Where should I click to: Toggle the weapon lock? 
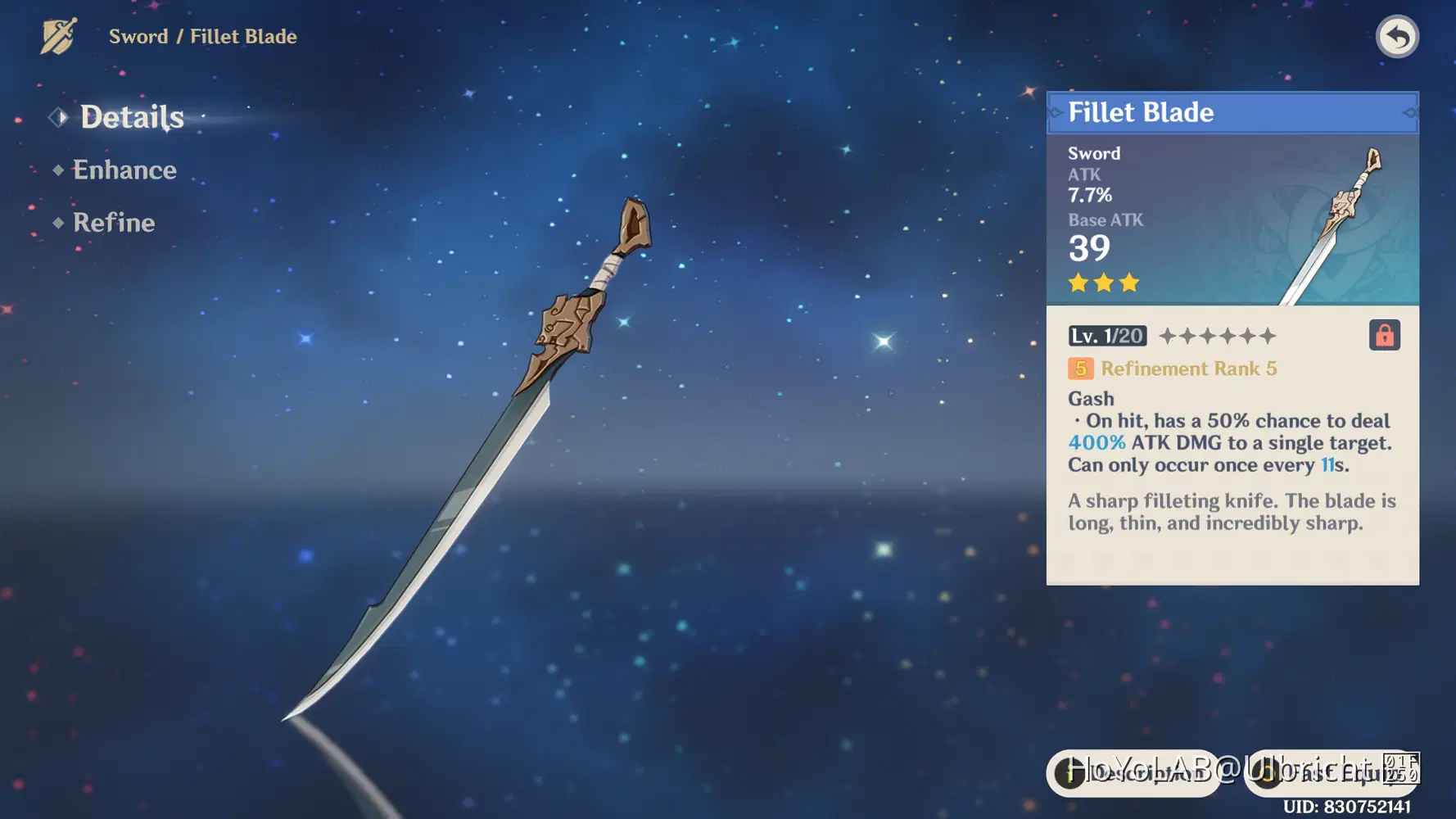[x=1384, y=335]
